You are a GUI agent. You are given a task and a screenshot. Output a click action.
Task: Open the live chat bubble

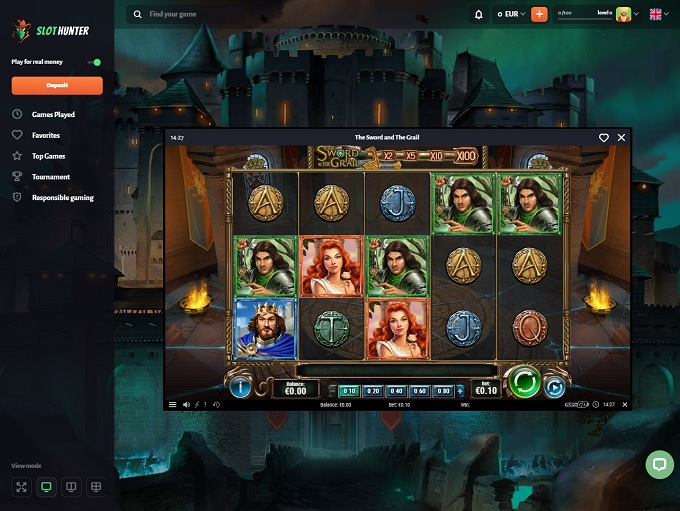pos(659,464)
